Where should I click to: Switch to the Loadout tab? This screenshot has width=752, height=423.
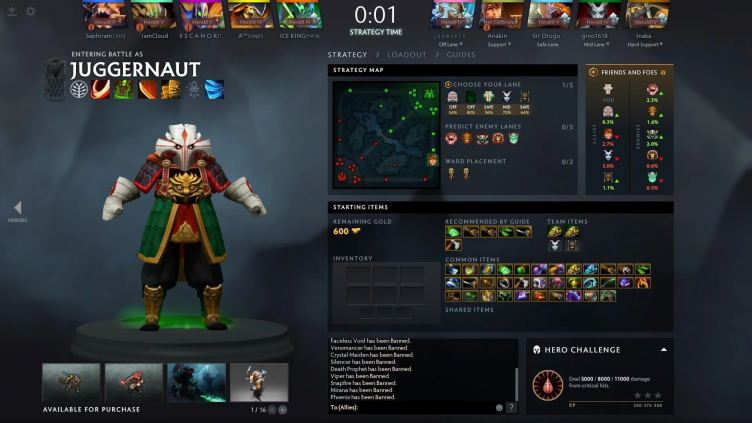pyautogui.click(x=407, y=55)
